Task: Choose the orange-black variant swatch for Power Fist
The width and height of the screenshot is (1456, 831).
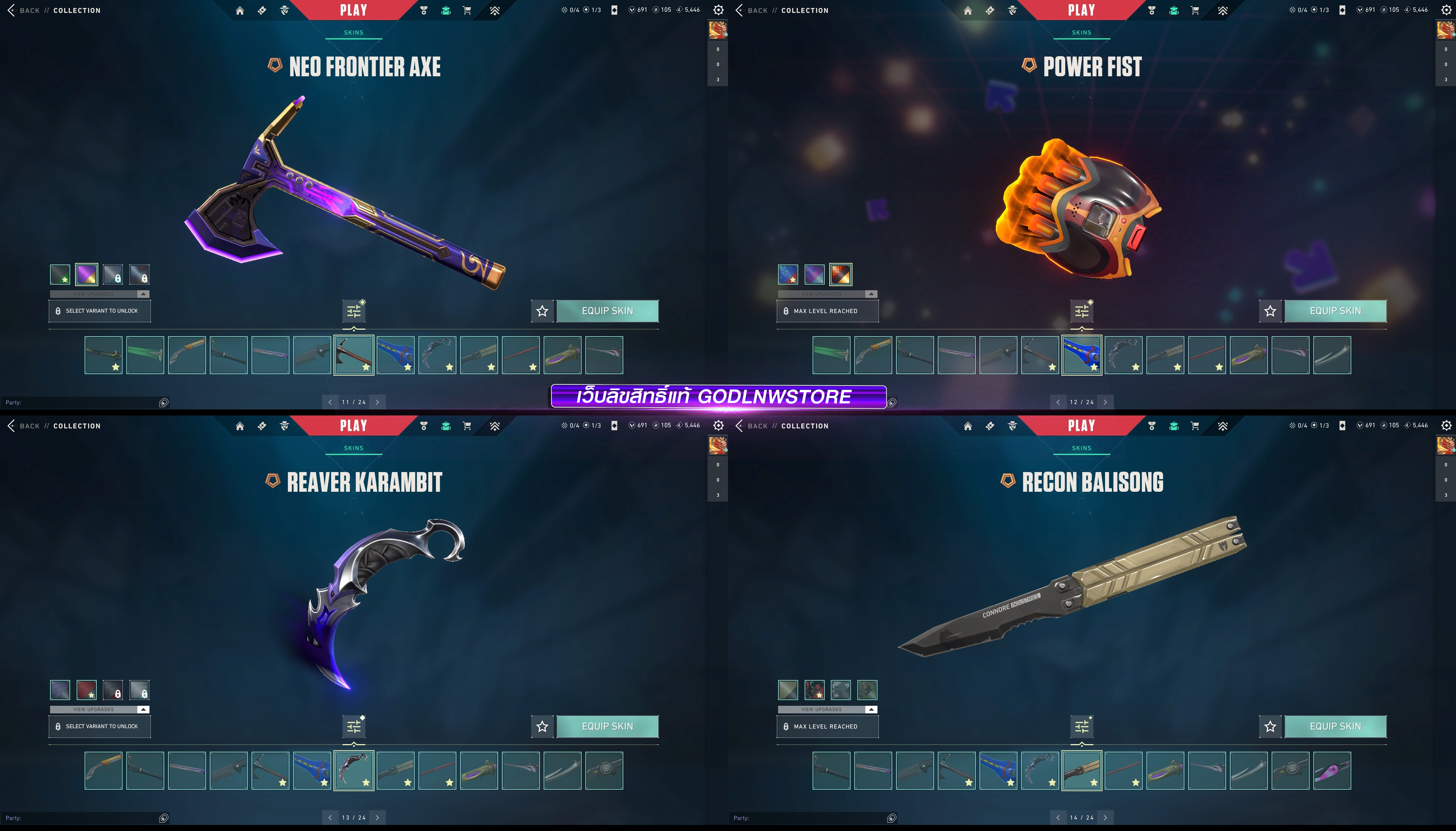Action: [x=840, y=274]
